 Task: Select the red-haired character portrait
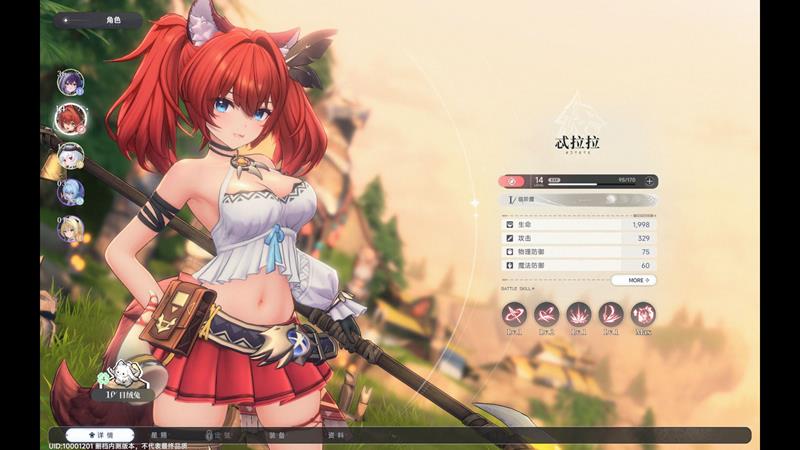(x=70, y=119)
